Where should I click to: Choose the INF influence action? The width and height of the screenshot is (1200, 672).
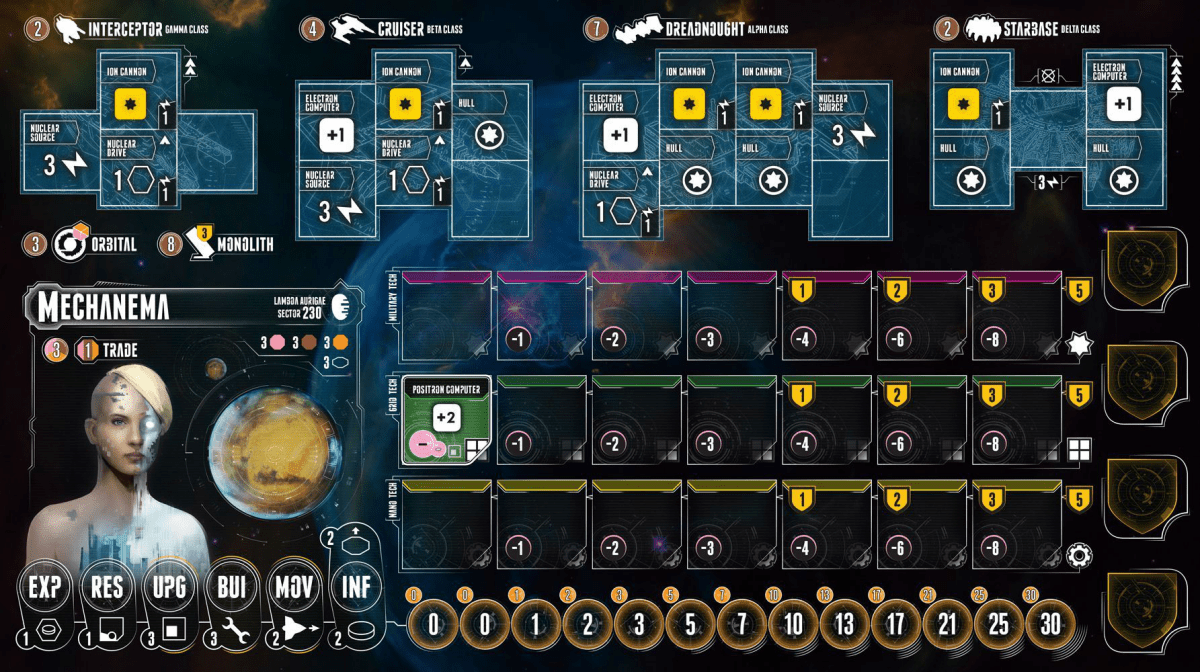click(355, 587)
